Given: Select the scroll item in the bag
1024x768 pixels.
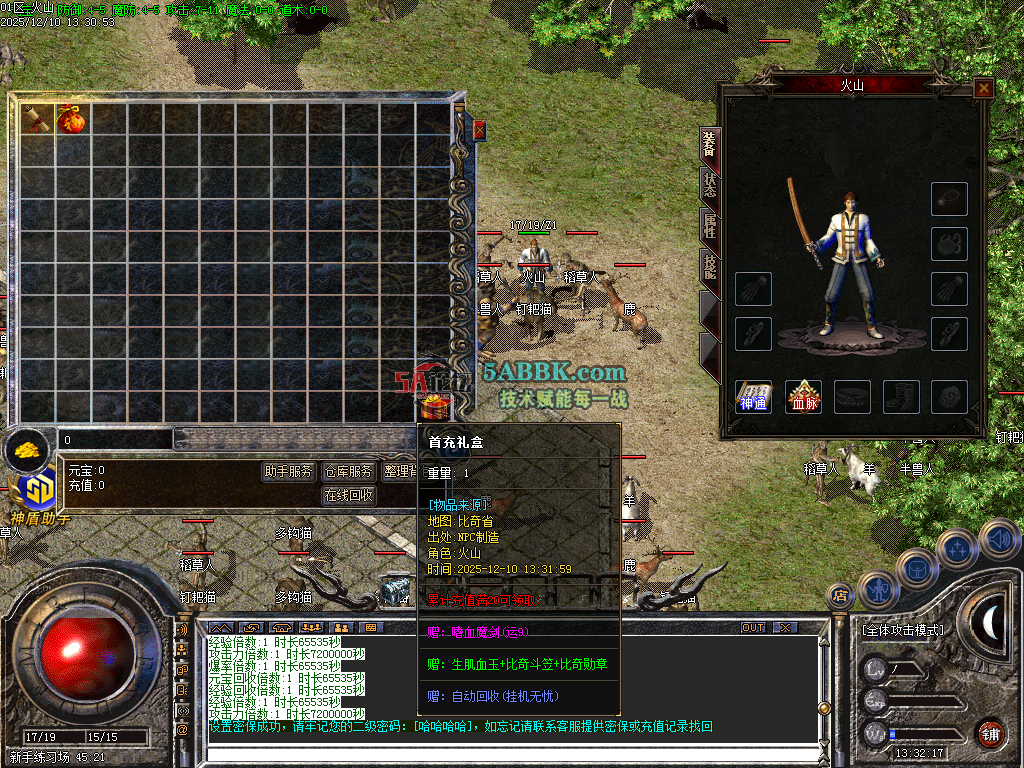Looking at the screenshot, I should [37, 118].
